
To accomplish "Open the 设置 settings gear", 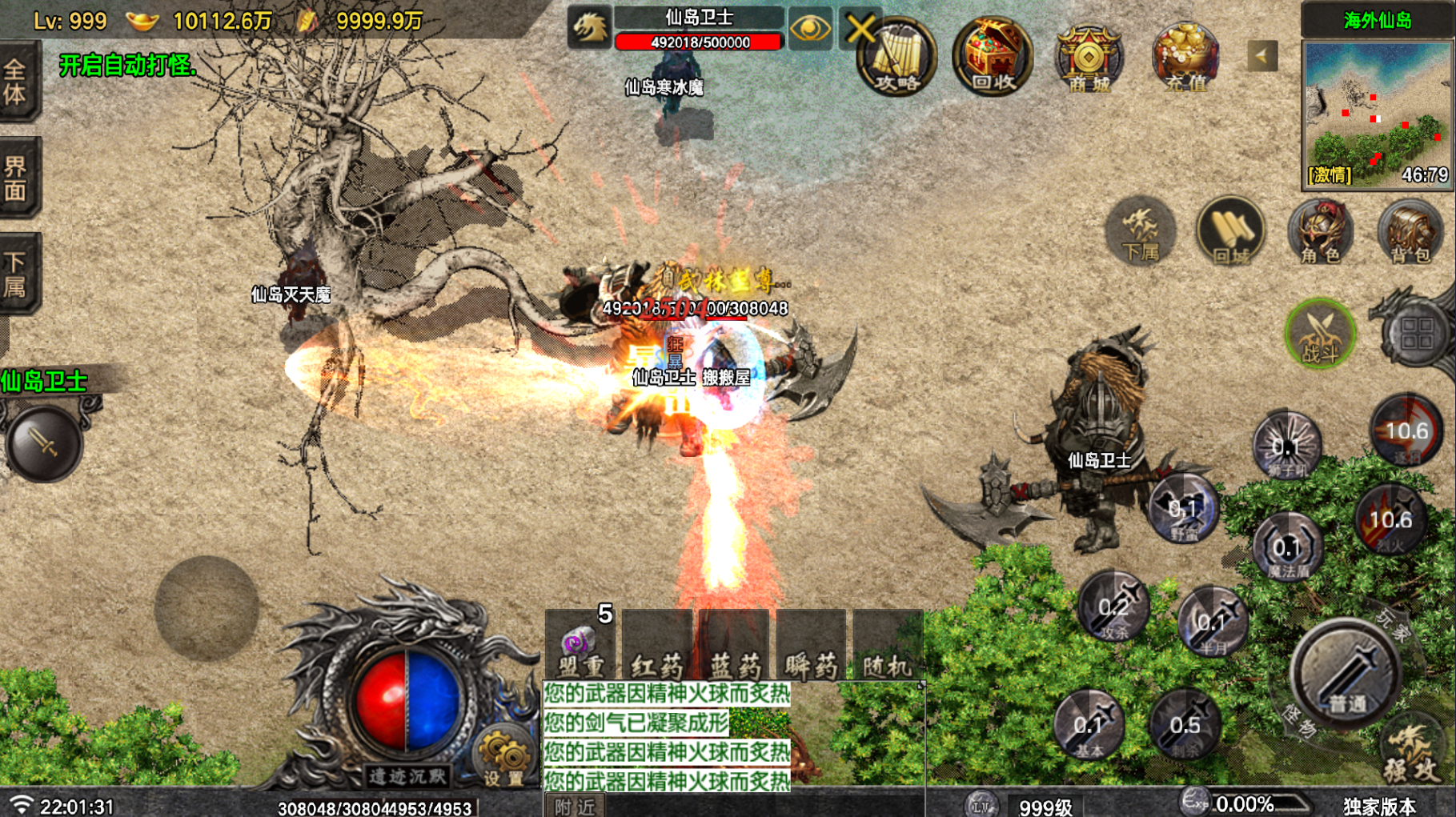I will pos(503,757).
